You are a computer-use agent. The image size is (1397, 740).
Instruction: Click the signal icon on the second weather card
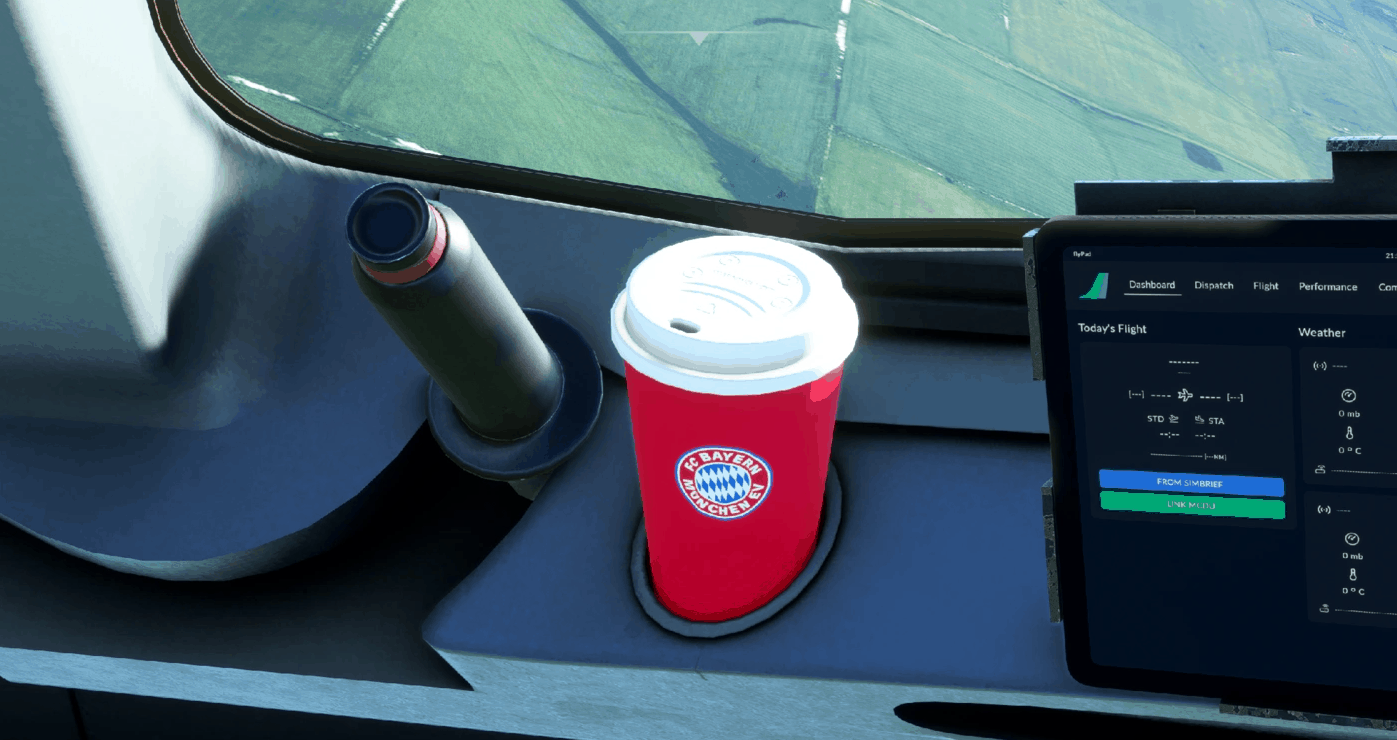coord(1324,510)
